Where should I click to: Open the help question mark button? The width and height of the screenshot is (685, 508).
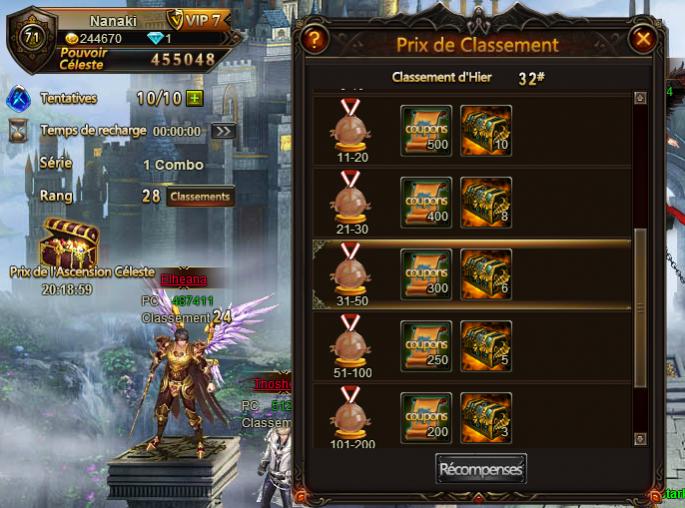[314, 40]
